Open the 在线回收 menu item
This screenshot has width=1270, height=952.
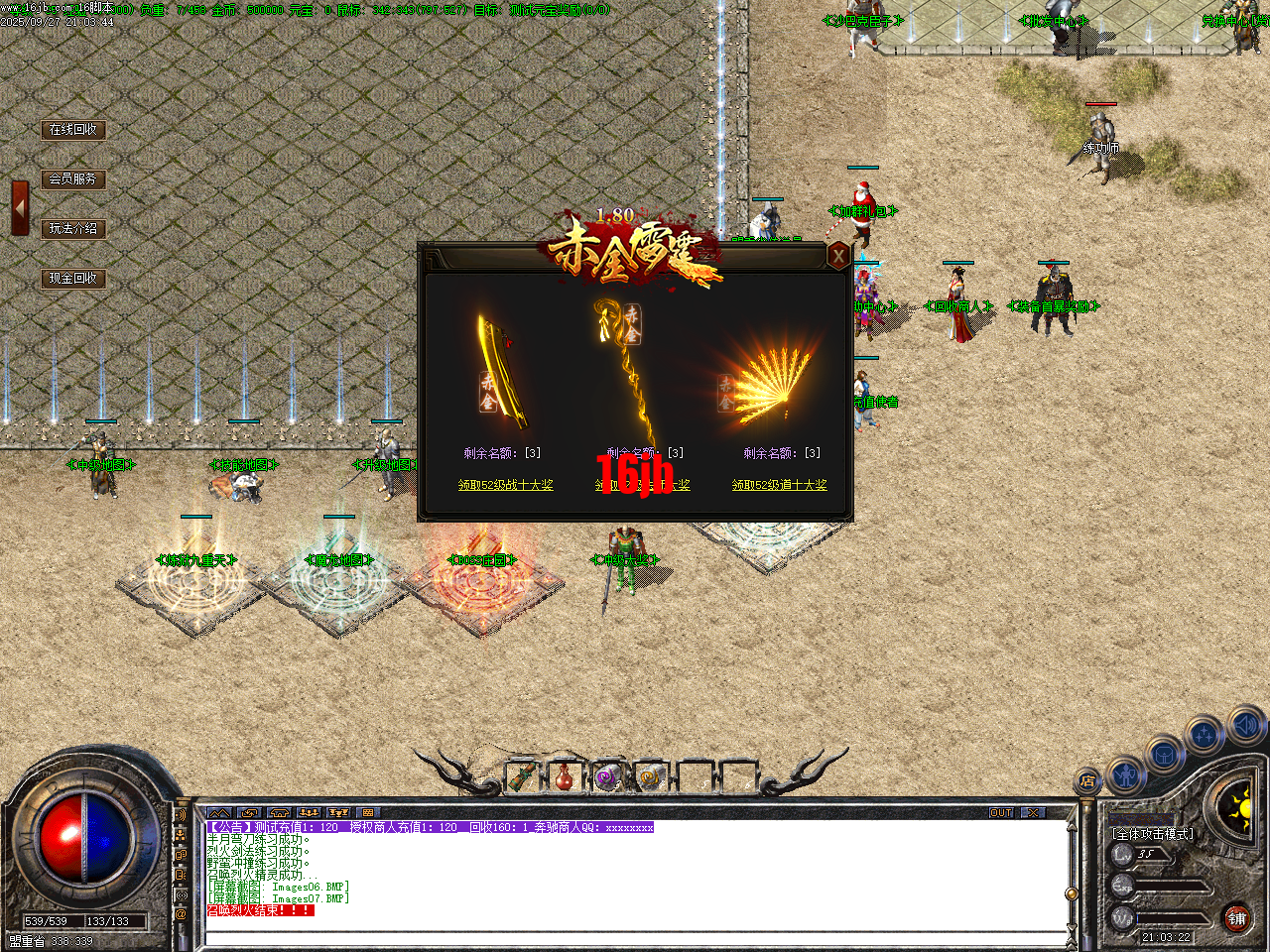point(74,129)
